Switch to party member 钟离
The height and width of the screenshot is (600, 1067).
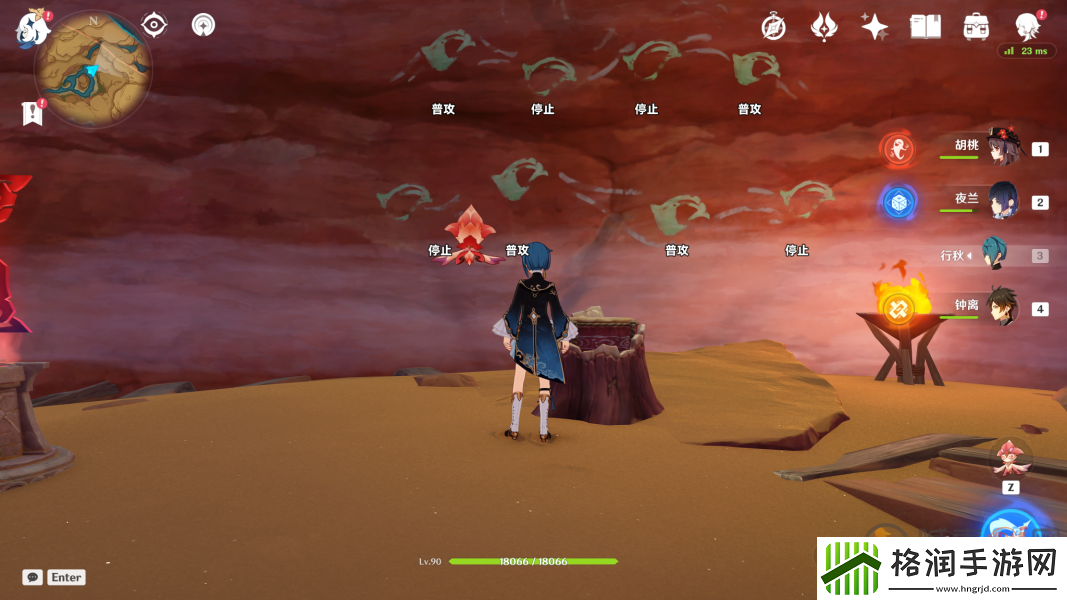(1002, 306)
